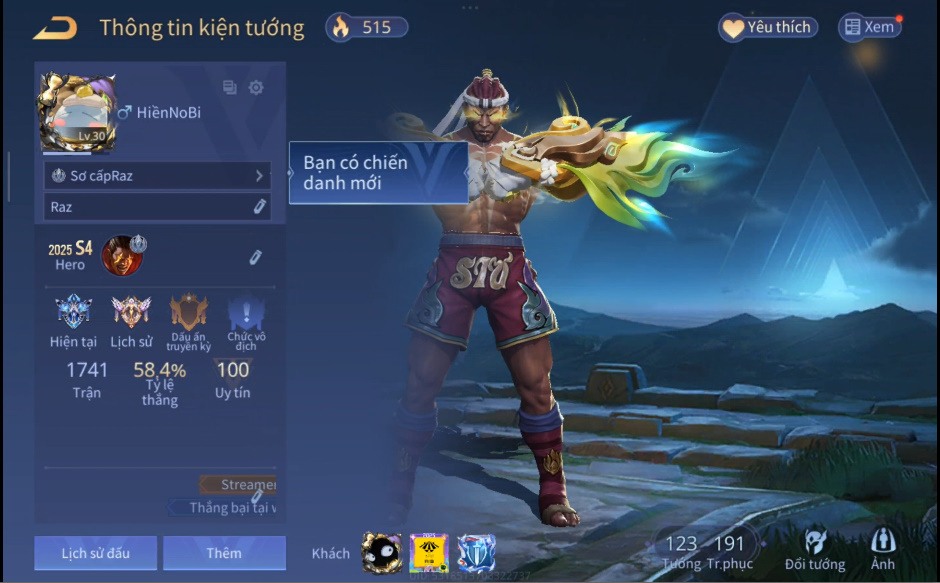This screenshot has width=940, height=583.
Task: Open the 123 Tướng heroes count
Action: [681, 551]
